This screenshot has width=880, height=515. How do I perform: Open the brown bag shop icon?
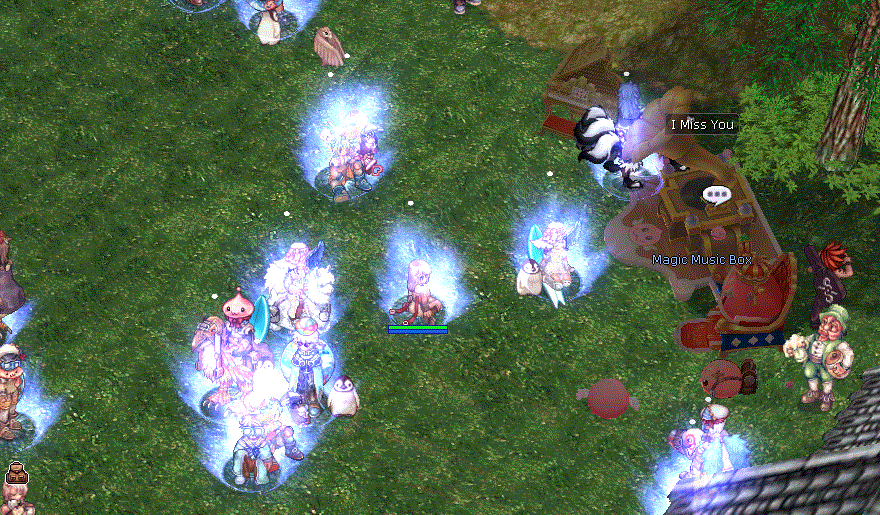[x=16, y=473]
